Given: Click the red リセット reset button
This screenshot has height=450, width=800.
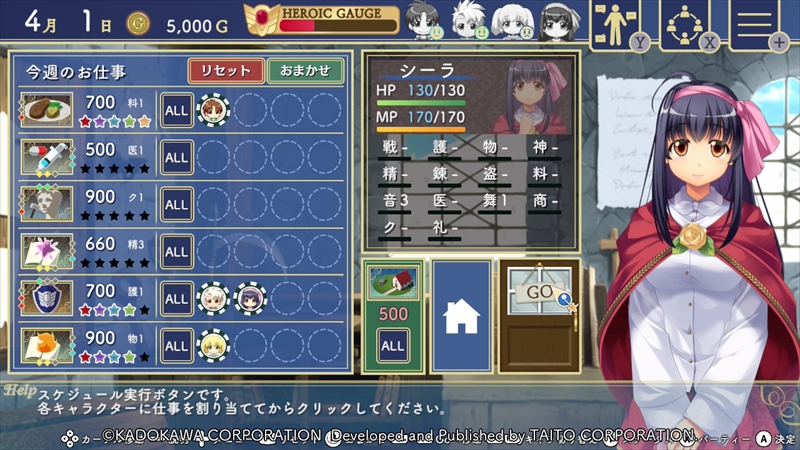Looking at the screenshot, I should [226, 71].
